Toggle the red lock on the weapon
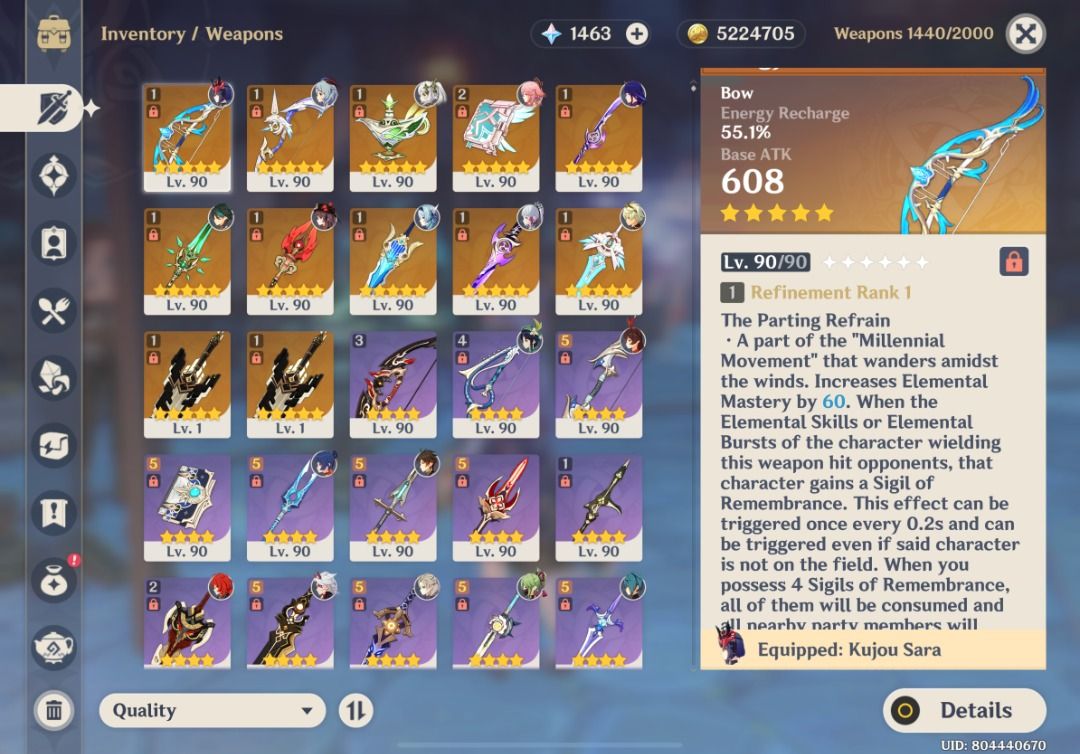 coord(1013,262)
